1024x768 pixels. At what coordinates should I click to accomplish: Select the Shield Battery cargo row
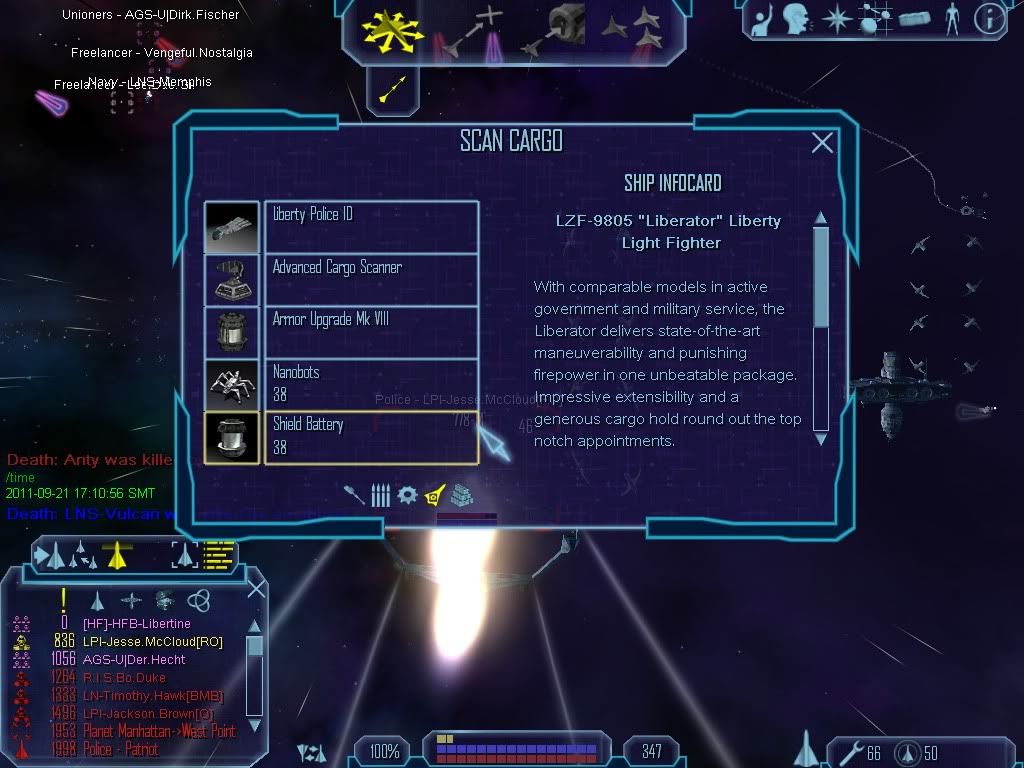[371, 437]
